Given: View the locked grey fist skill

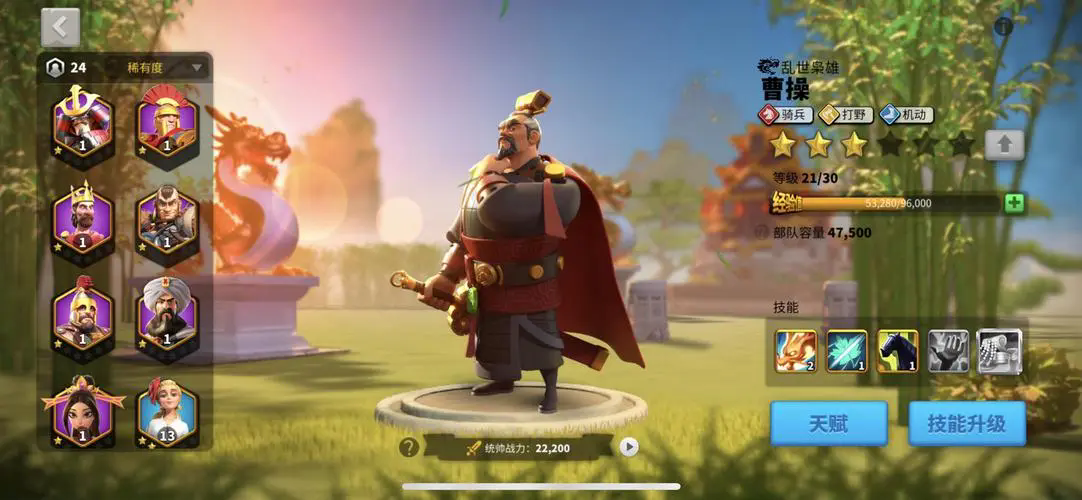Looking at the screenshot, I should 948,352.
